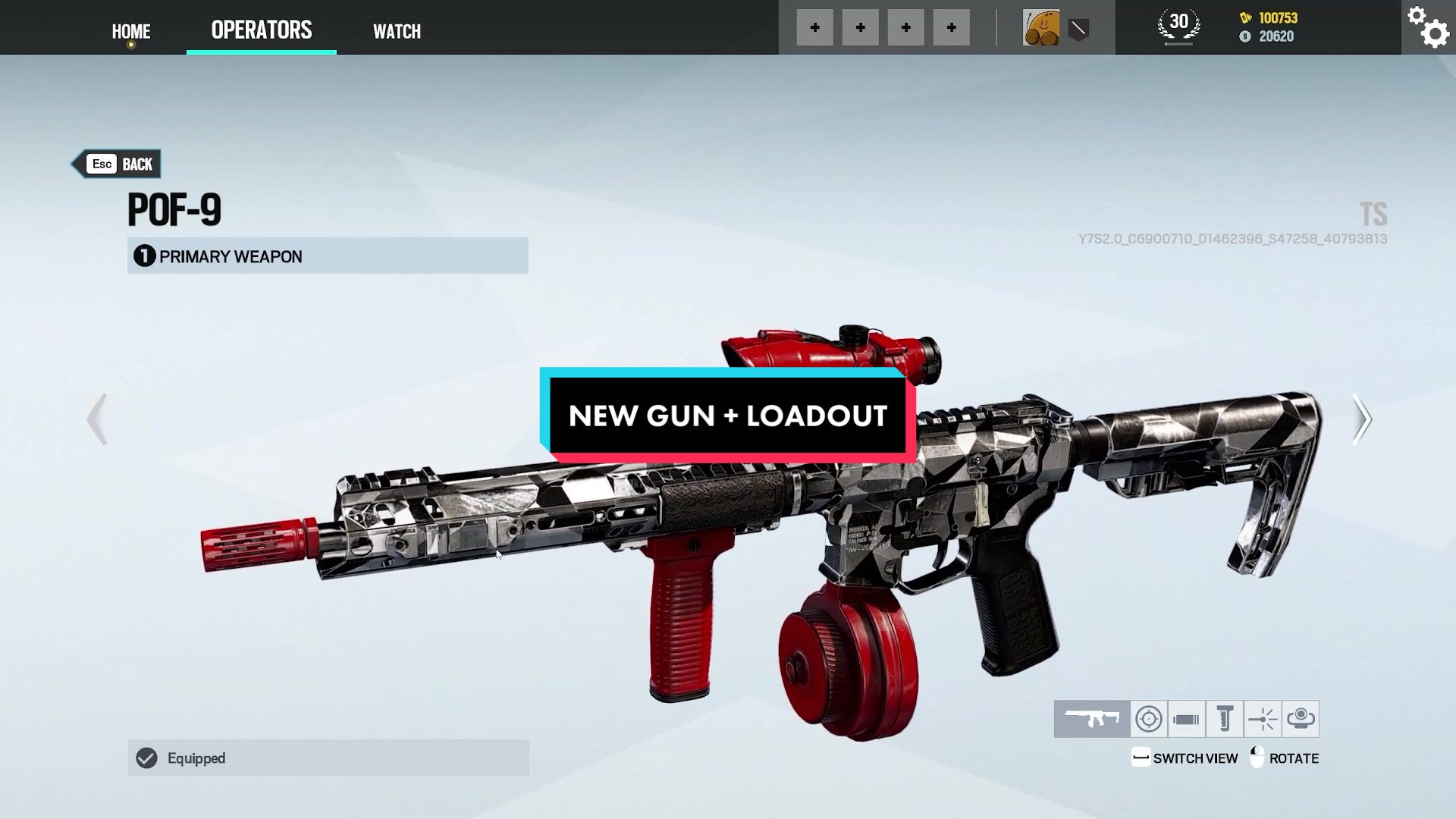
Task: Select the barrel attachment view
Action: pos(1187,719)
